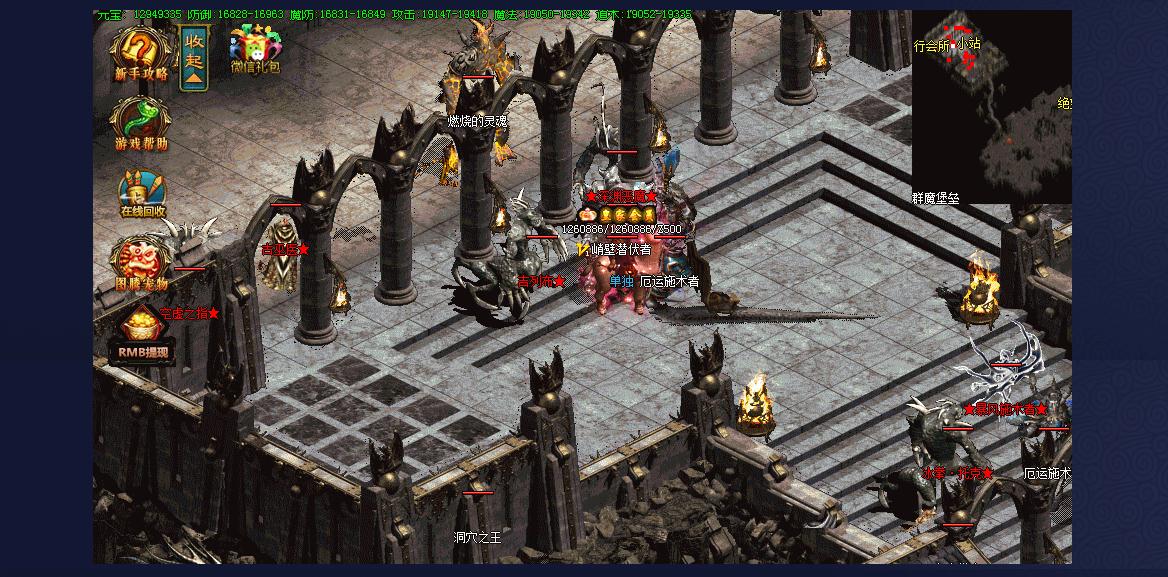Open the 游戏帮助 game help
Screen dimensions: 1168x577
tap(141, 123)
